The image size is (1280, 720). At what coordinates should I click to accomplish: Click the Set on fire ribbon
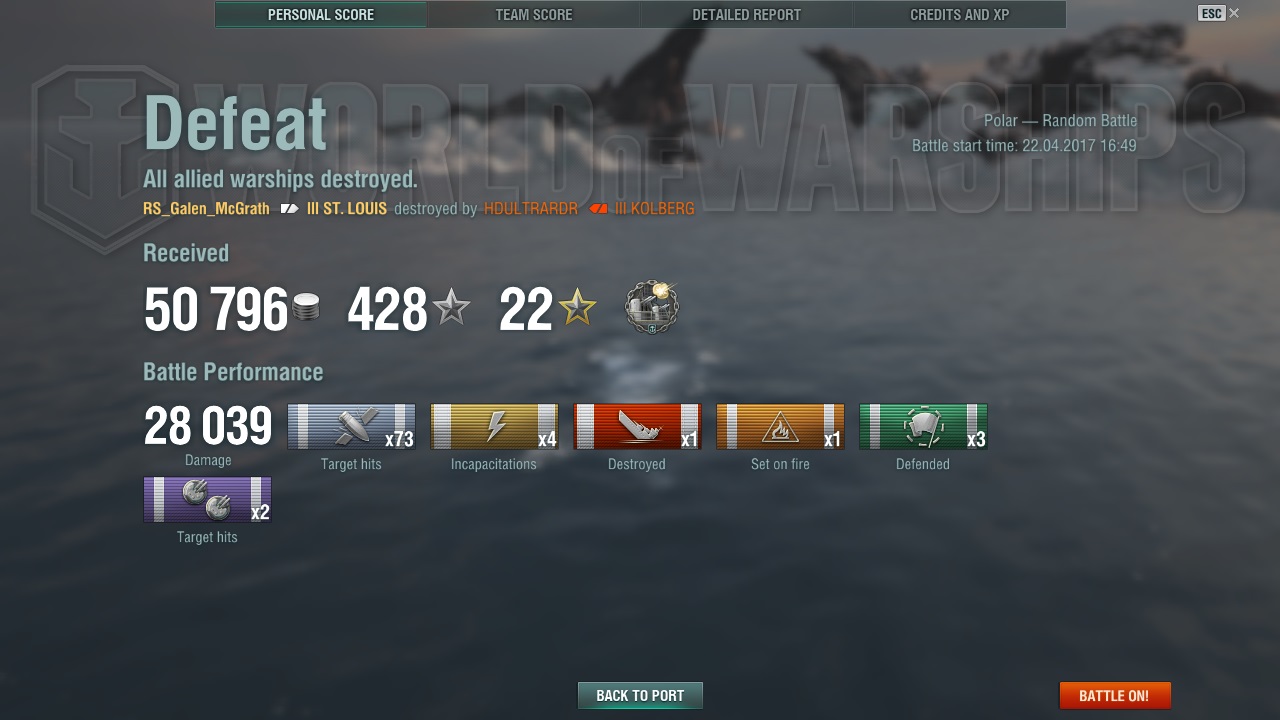[x=780, y=427]
